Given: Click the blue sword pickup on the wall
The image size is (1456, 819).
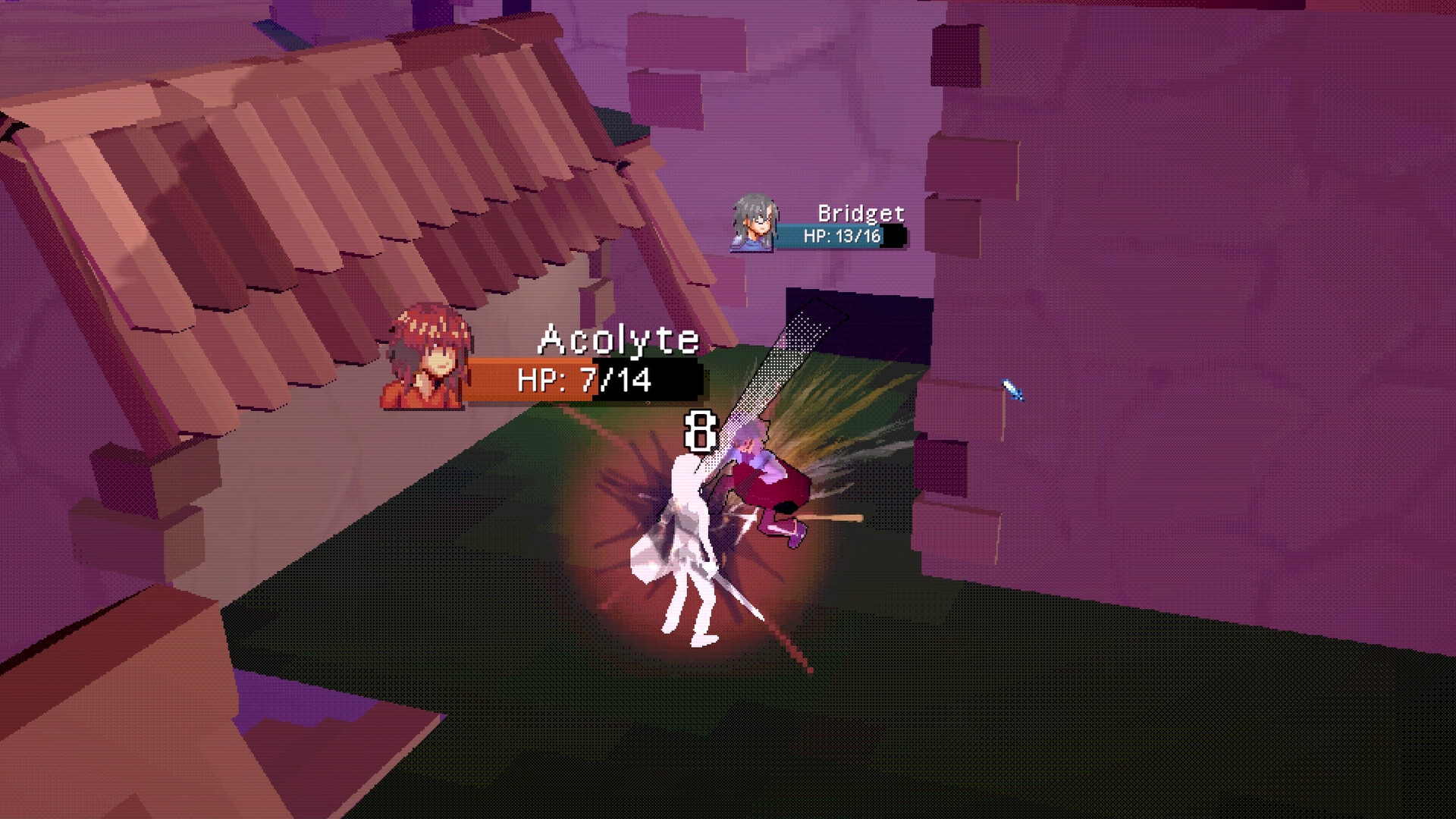Looking at the screenshot, I should (1010, 388).
